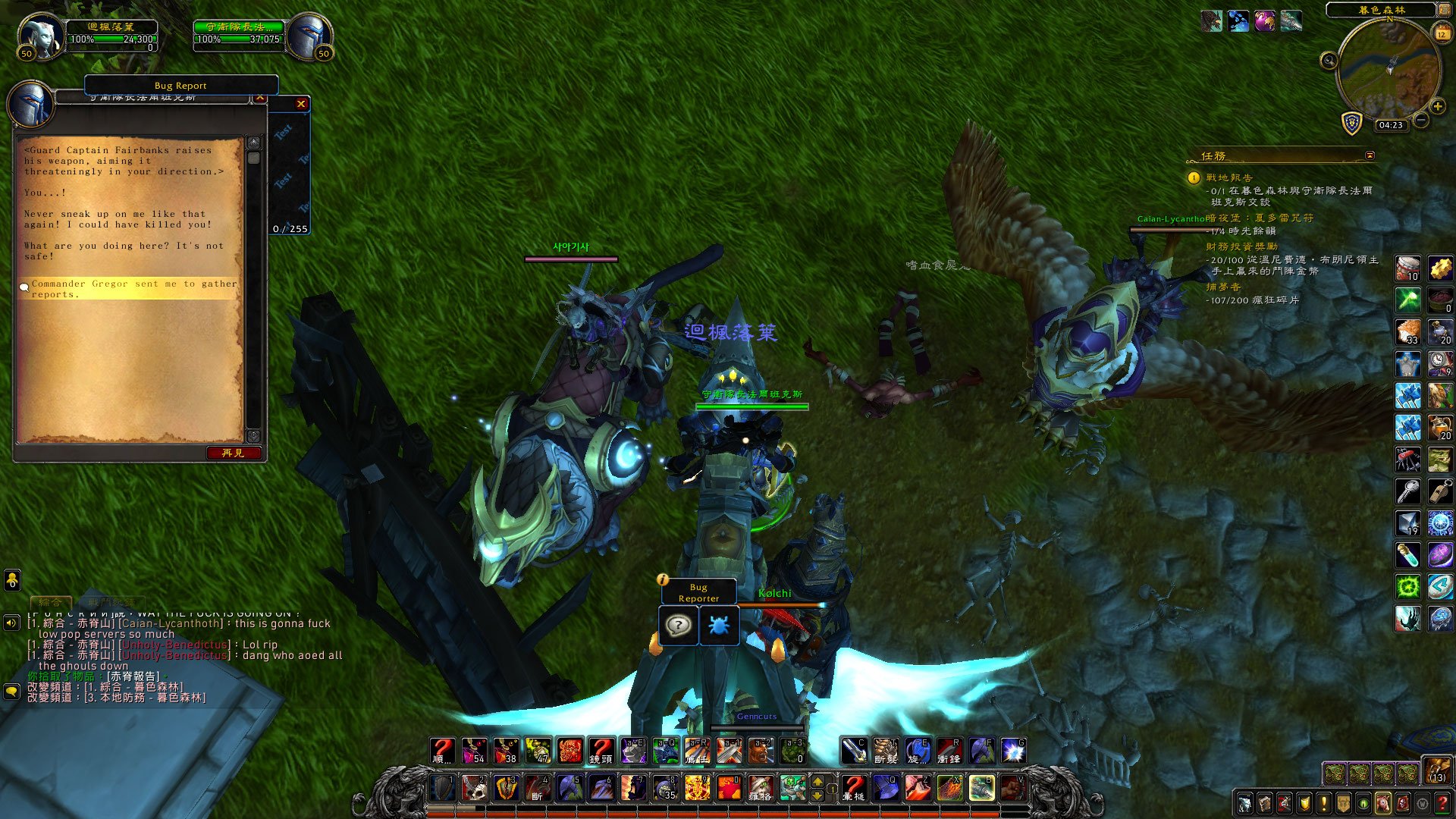Use the drum item with count 10
1456x819 pixels.
[x=1408, y=268]
